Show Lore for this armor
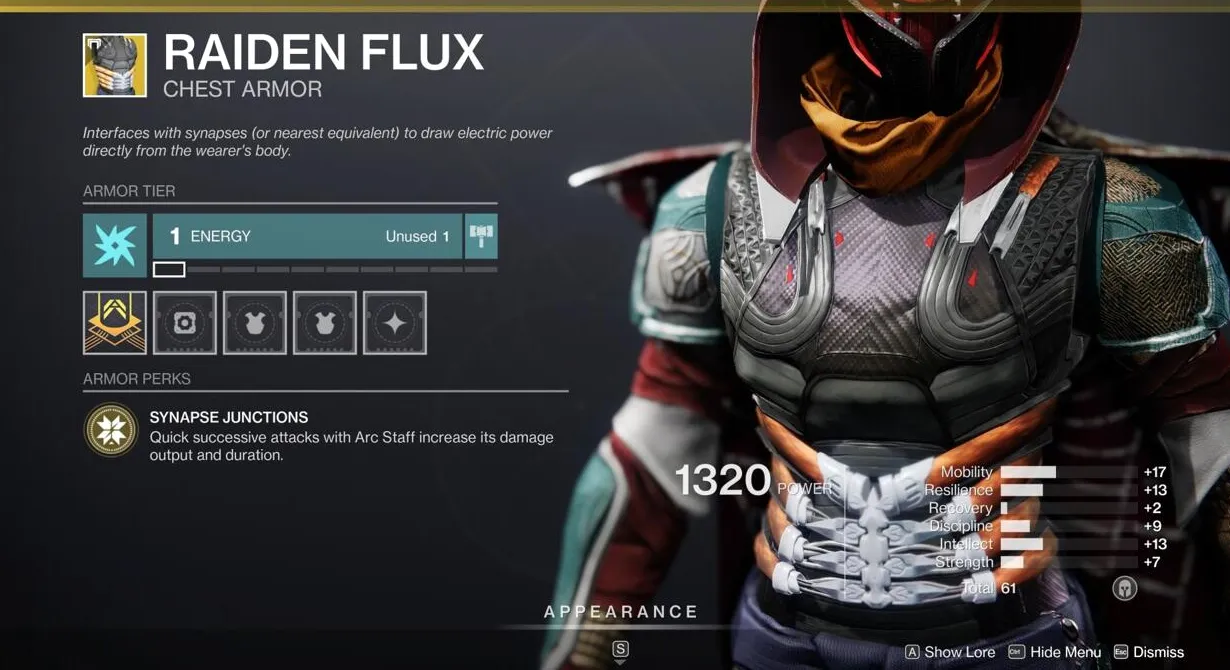The image size is (1230, 670). point(950,652)
